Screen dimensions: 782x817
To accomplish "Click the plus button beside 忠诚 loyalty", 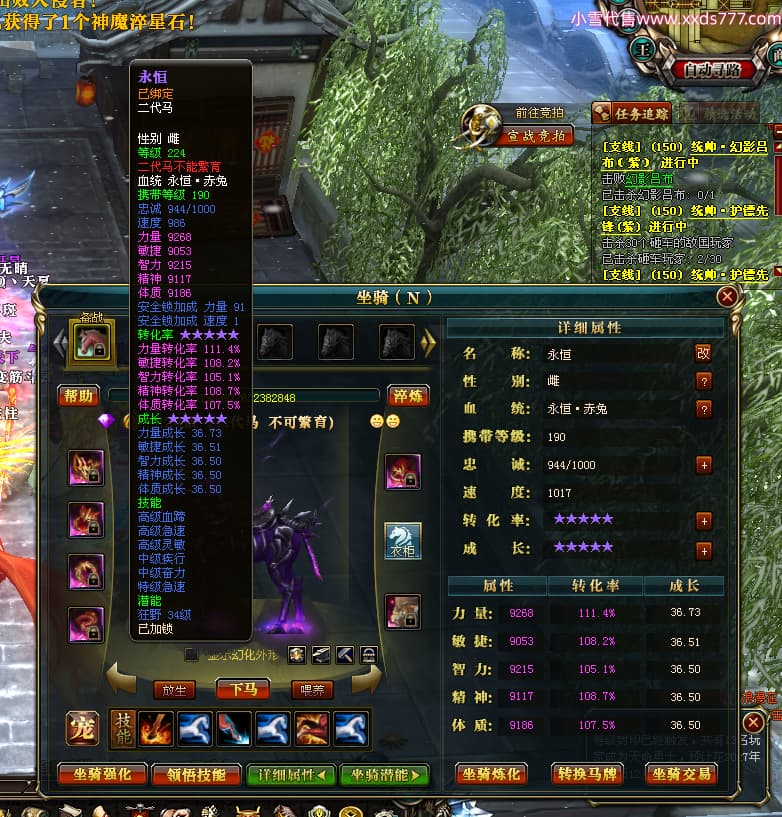I will point(703,465).
